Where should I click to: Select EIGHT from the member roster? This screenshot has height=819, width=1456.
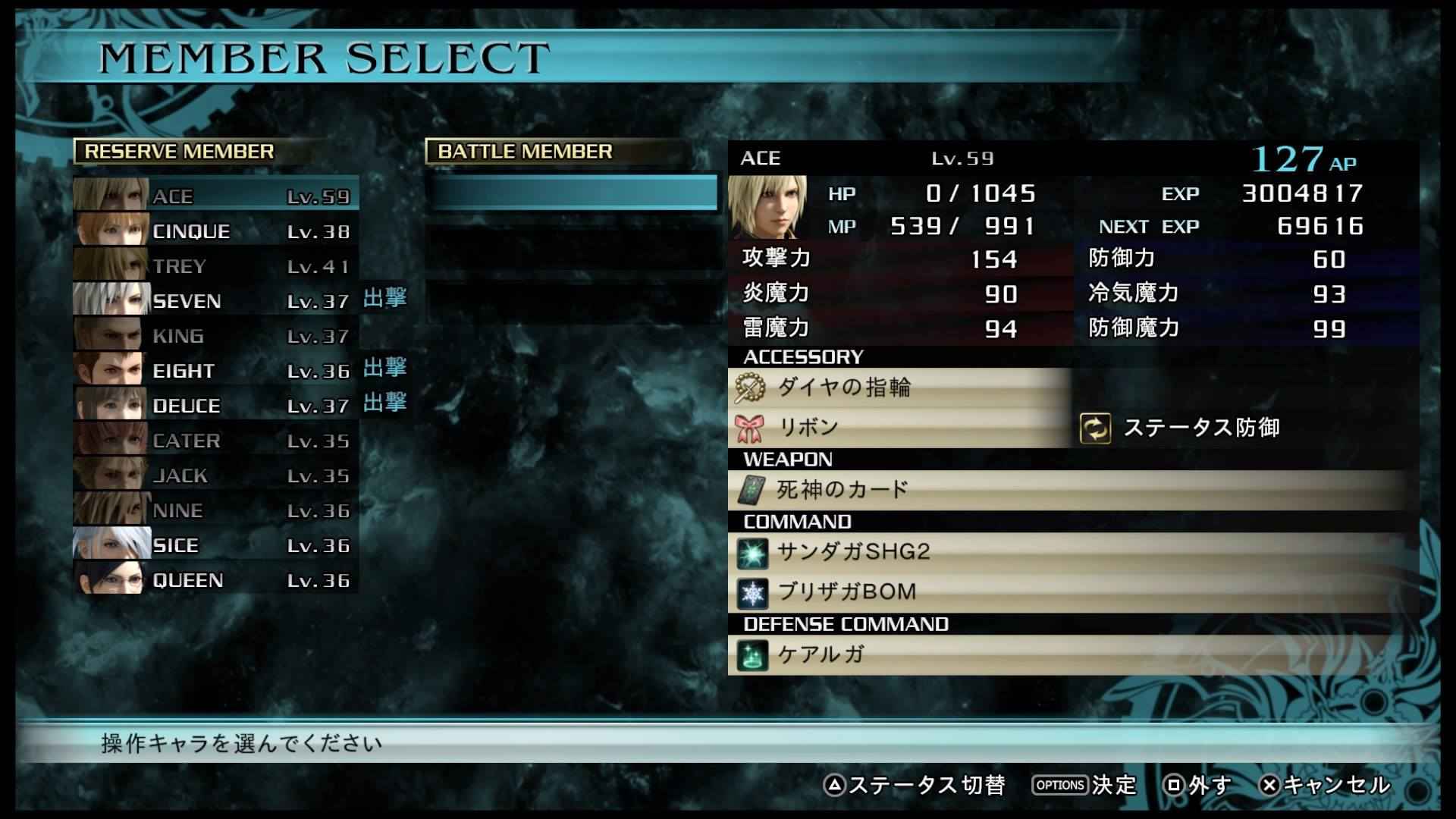pos(216,371)
